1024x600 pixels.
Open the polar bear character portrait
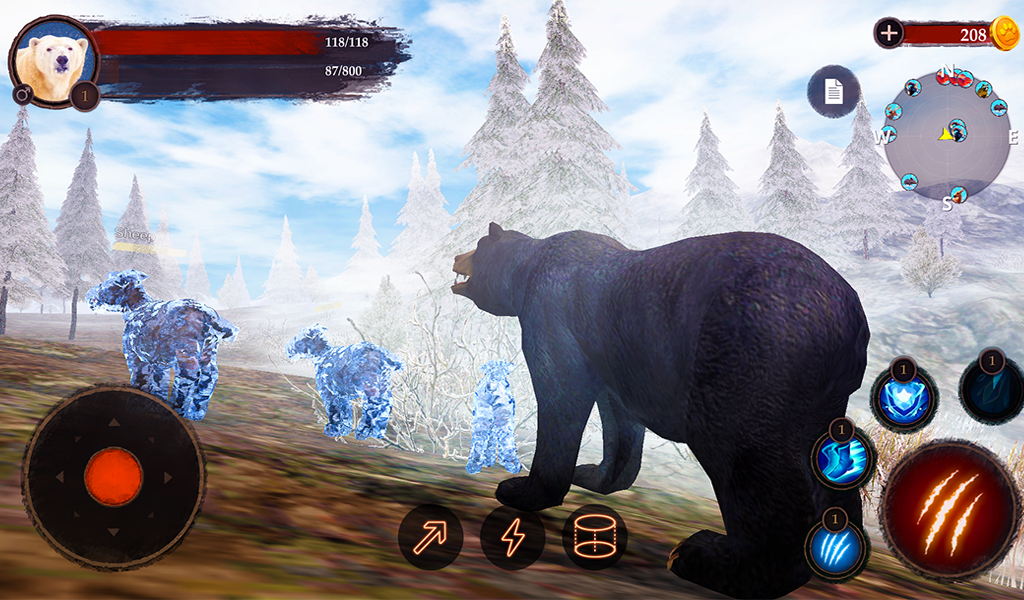point(53,60)
